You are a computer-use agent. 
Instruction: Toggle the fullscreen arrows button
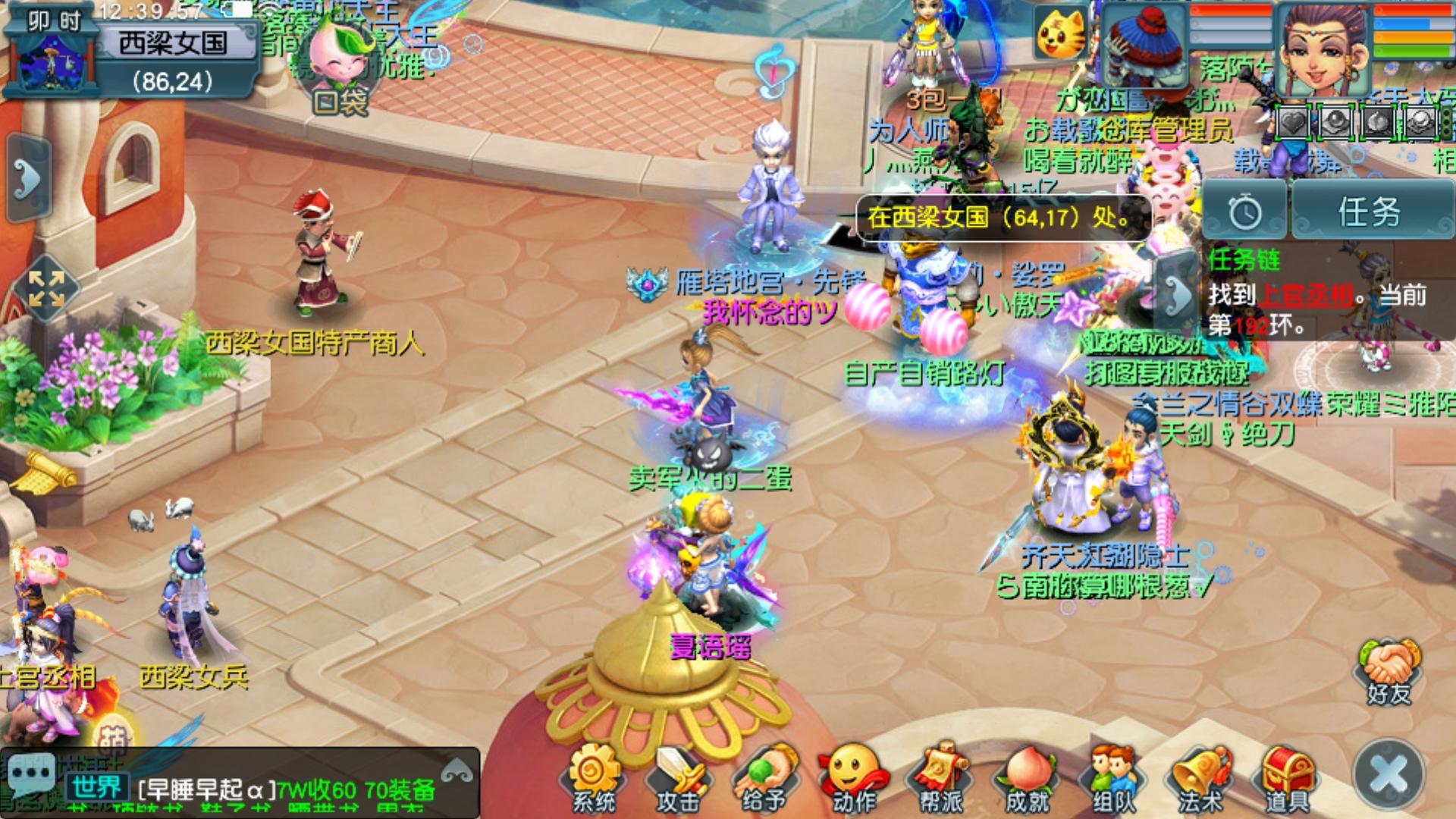tap(46, 290)
